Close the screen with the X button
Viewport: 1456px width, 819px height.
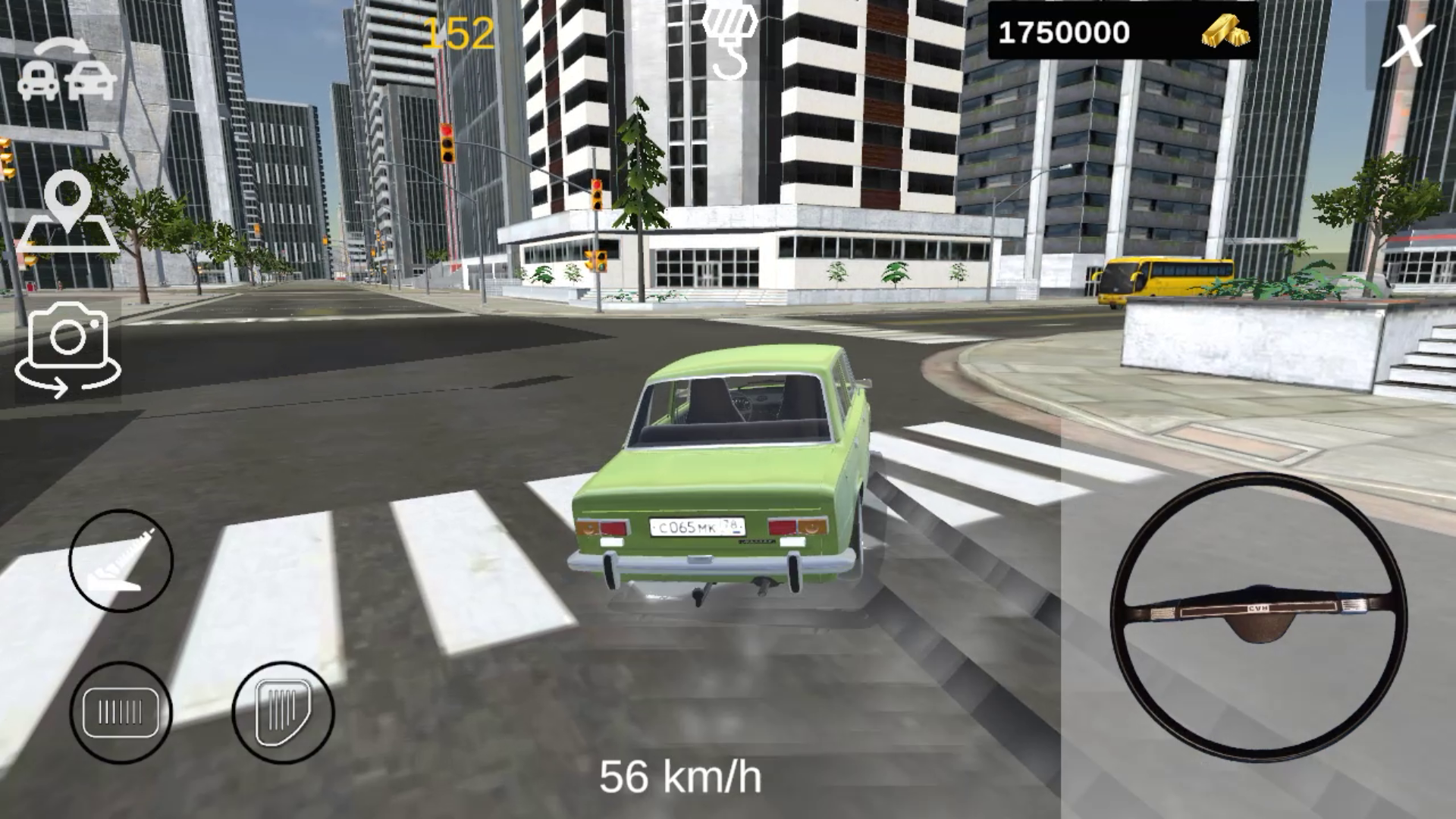(1410, 47)
